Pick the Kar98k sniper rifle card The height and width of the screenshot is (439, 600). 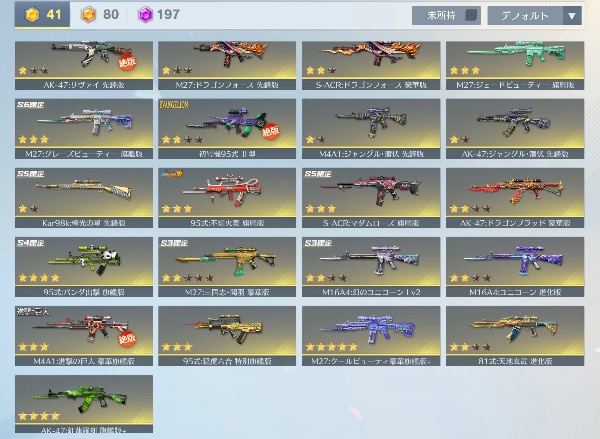(84, 196)
